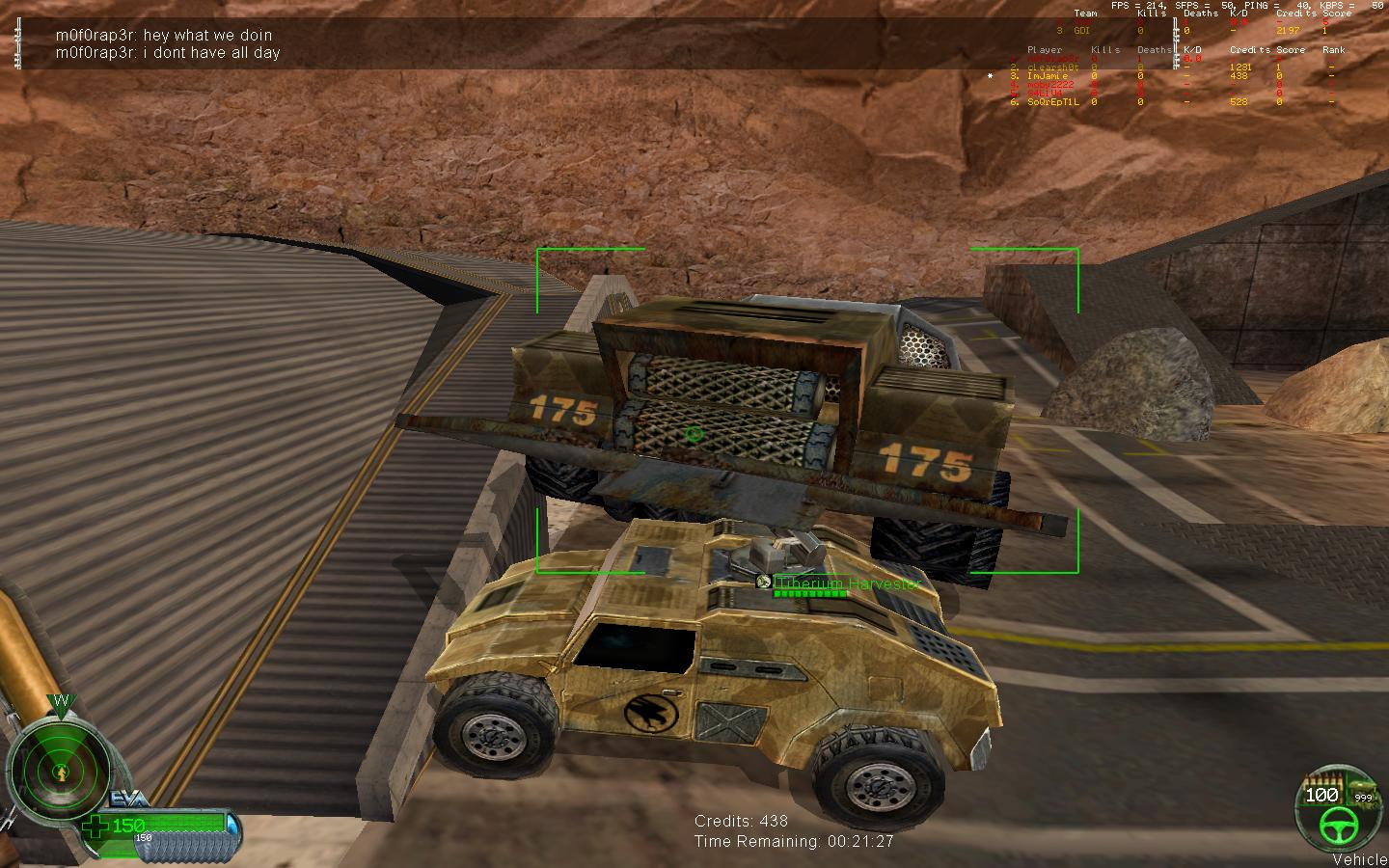Click the chat message "hey what we doin"
This screenshot has height=868, width=1389.
164,36
